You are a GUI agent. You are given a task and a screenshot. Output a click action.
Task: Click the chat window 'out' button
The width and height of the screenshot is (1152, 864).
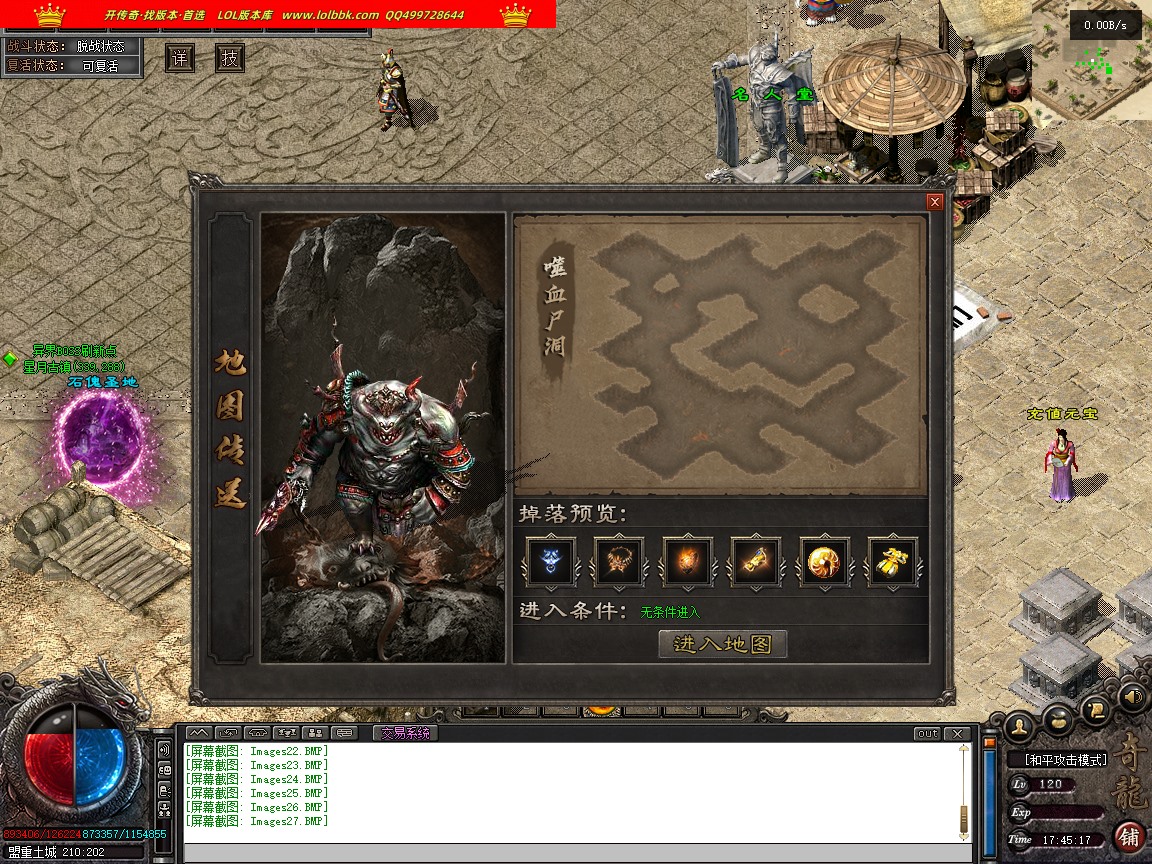(927, 734)
